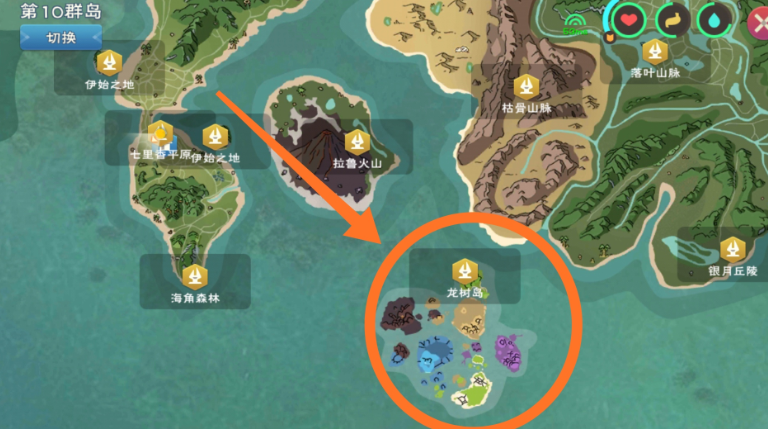Select the 龙树岛 teleport marker
Screen dimensions: 768x429
click(464, 270)
